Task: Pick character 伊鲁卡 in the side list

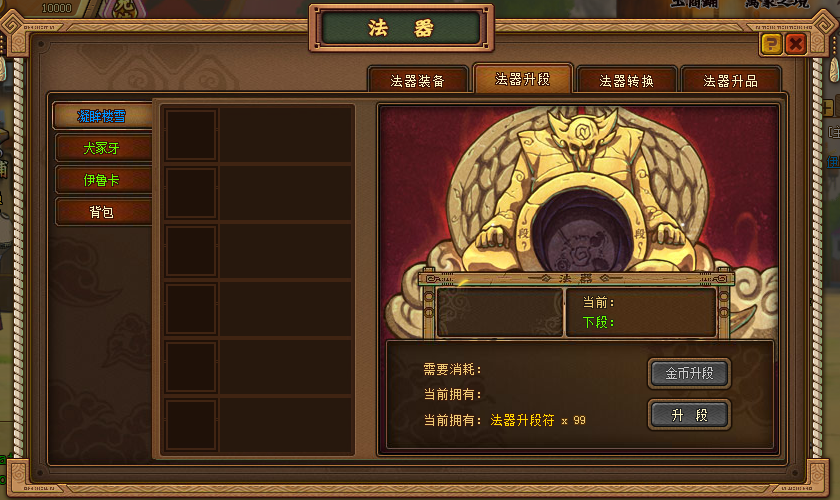Action: tap(103, 180)
